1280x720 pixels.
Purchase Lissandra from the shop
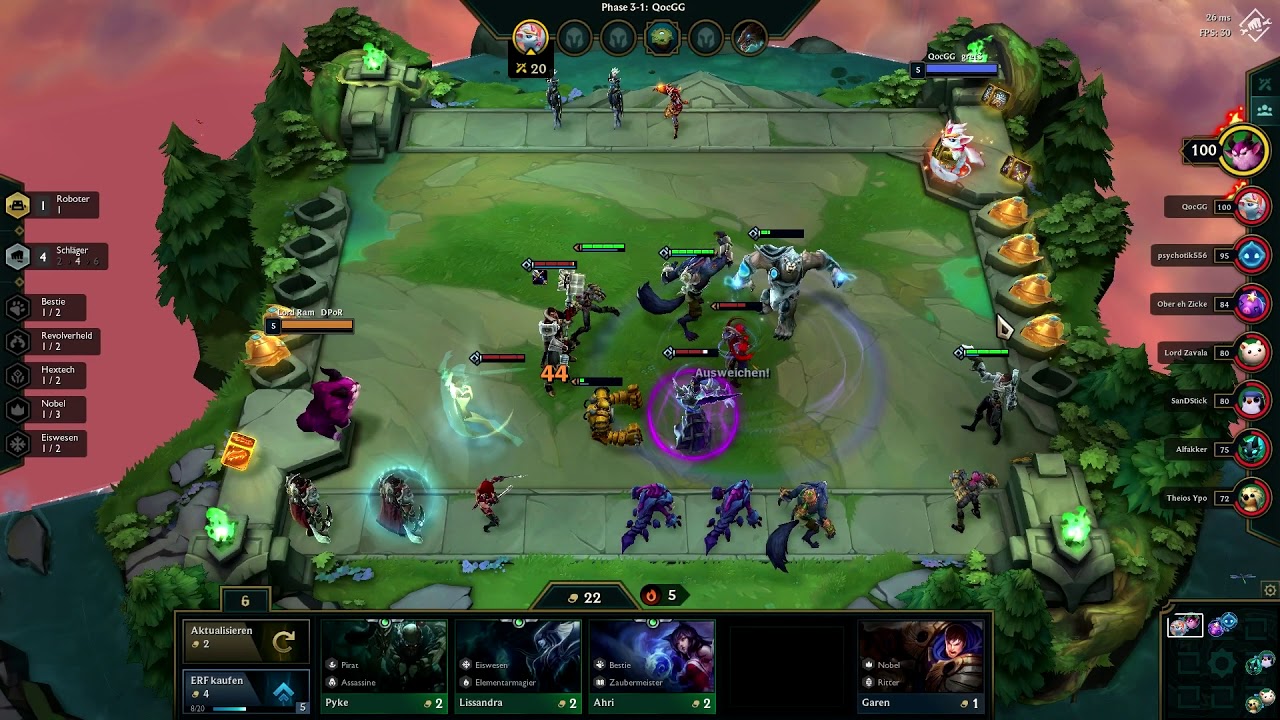[x=518, y=666]
